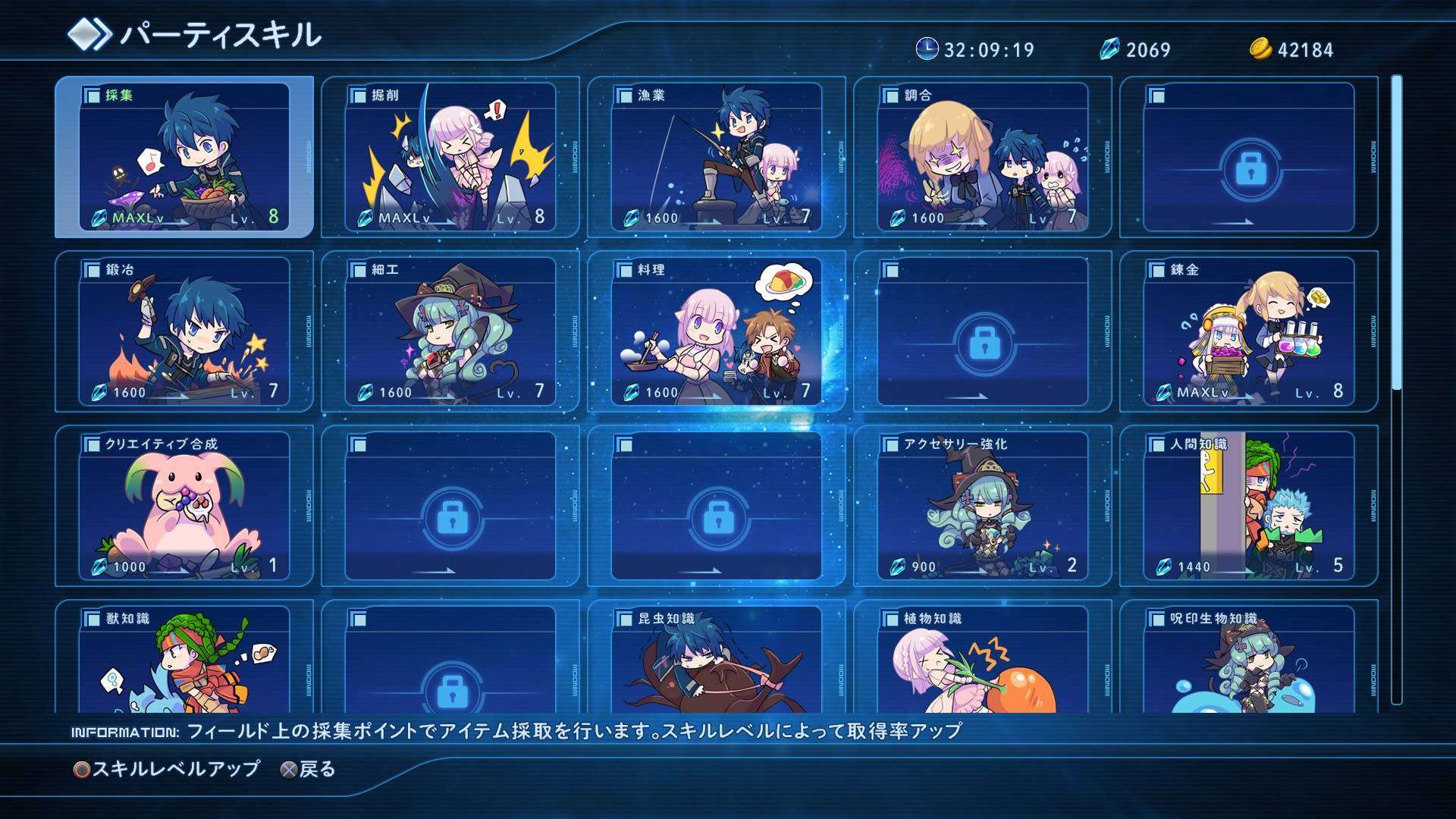Open the クリエイティブ合成 skill card
Viewport: 1456px width, 819px height.
point(184,506)
